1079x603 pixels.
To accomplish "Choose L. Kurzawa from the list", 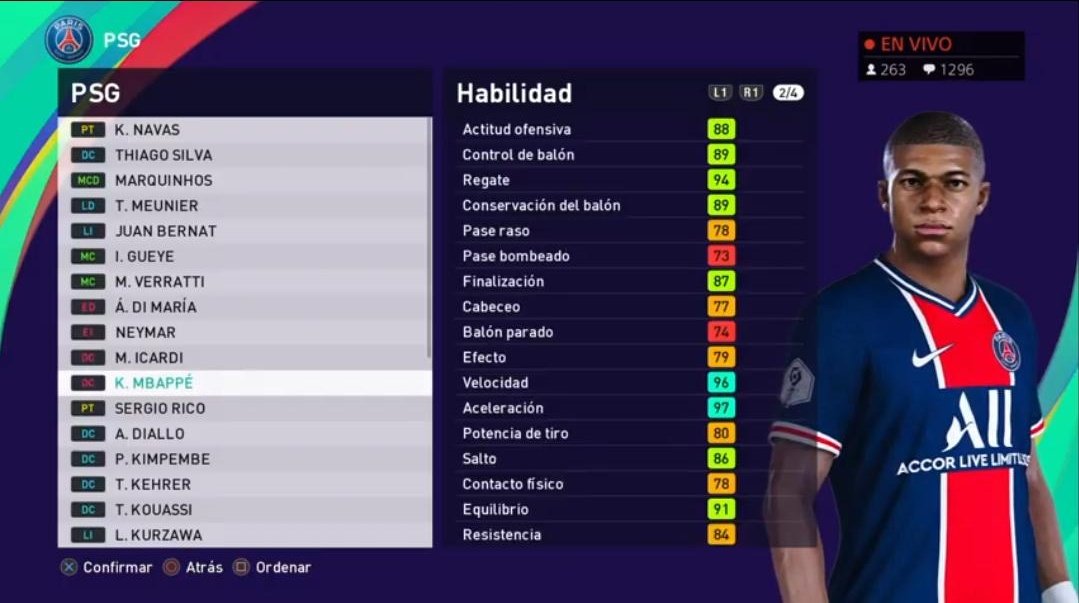I will tap(245, 535).
